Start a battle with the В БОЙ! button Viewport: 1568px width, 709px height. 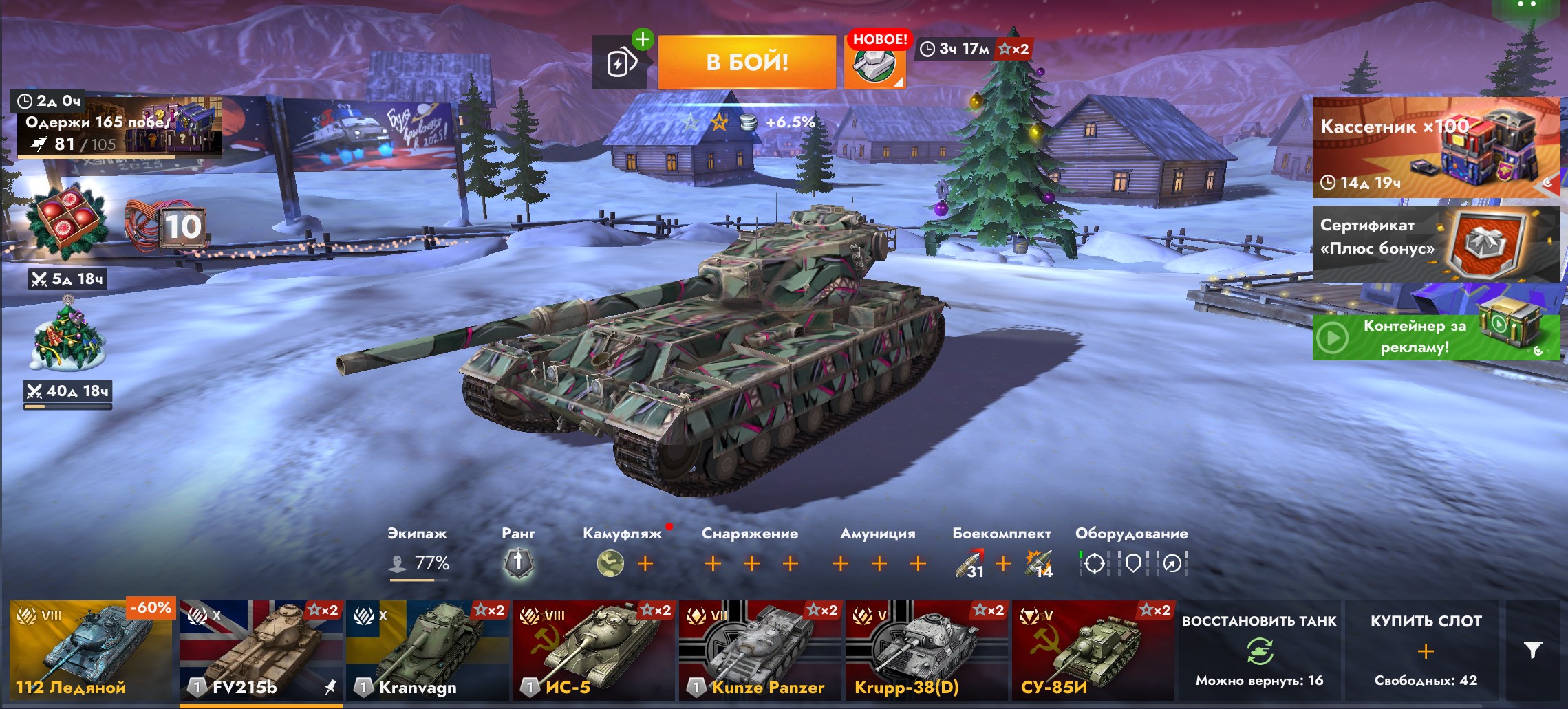pyautogui.click(x=747, y=63)
